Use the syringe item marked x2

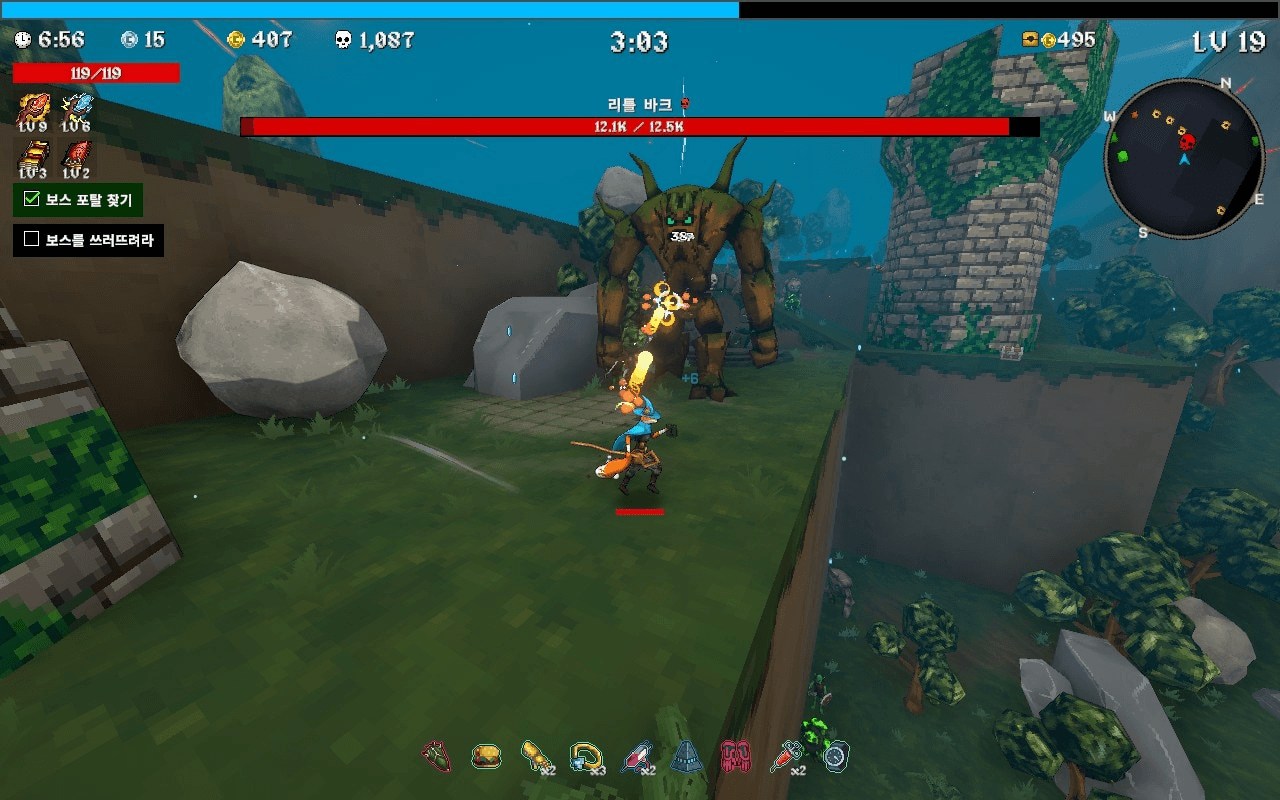point(787,757)
